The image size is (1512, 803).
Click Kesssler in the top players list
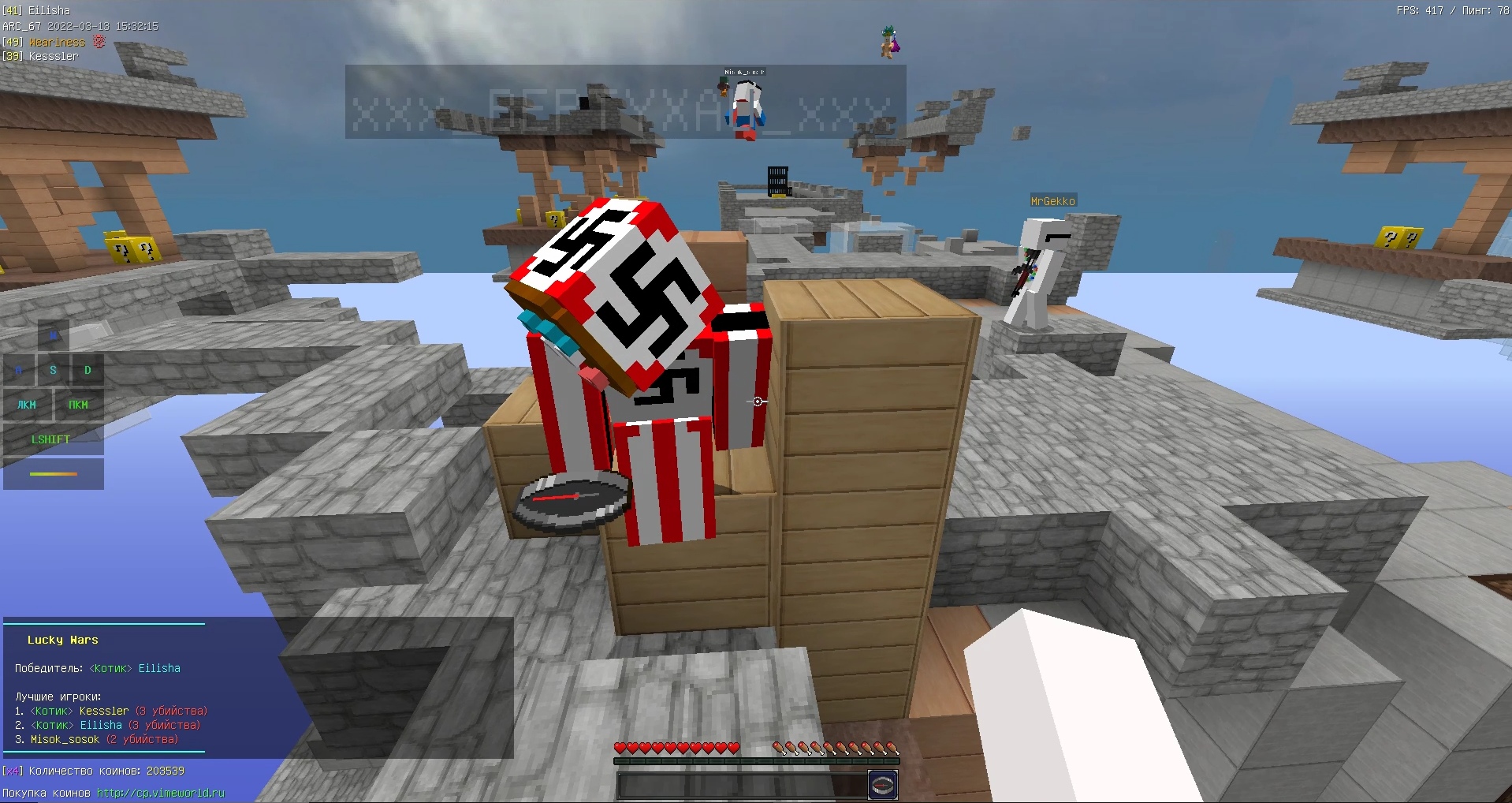point(103,710)
